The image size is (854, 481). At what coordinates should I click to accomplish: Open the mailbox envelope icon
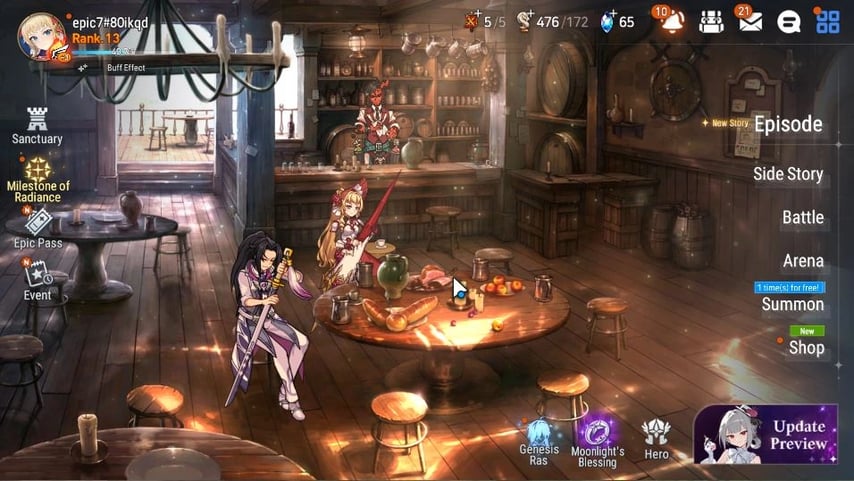750,22
